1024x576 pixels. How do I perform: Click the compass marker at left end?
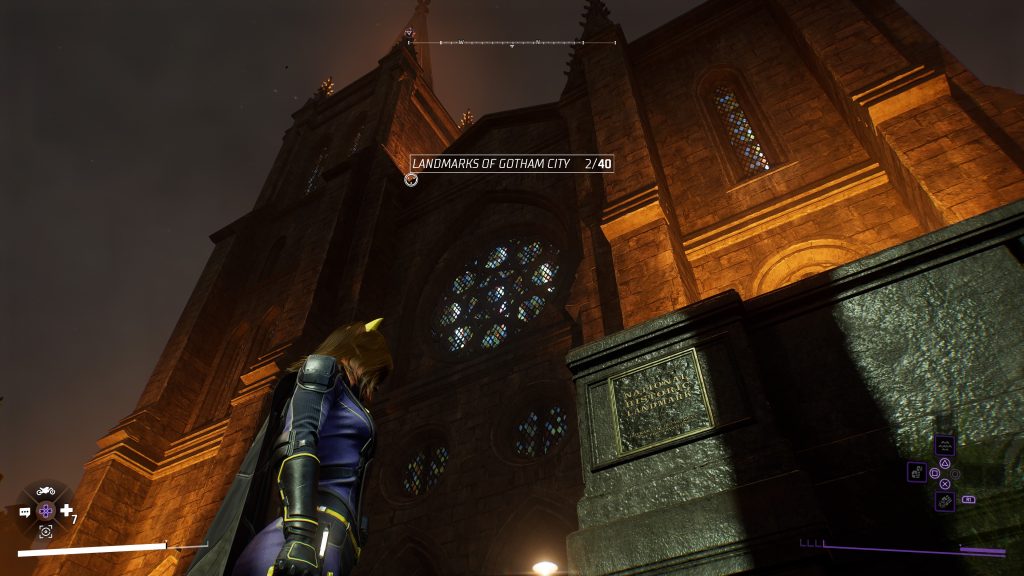[408, 34]
